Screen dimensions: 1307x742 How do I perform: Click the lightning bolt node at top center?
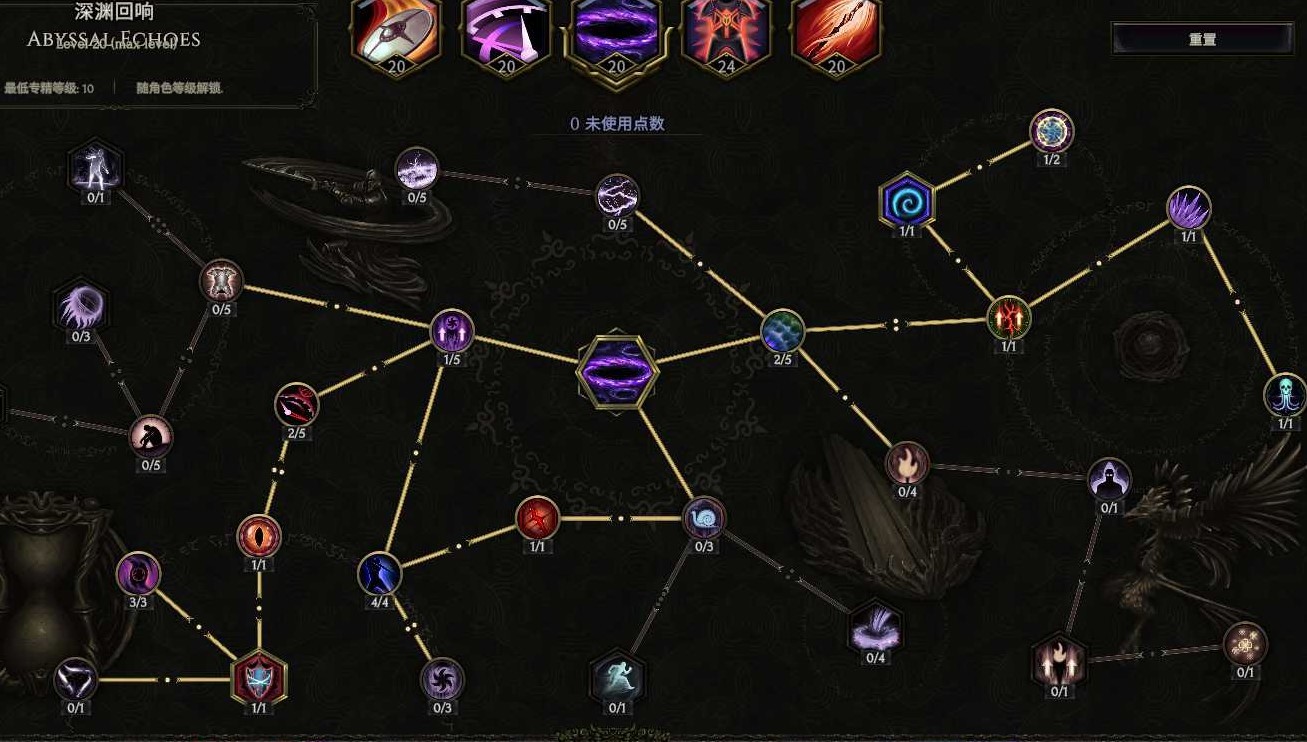click(x=616, y=197)
